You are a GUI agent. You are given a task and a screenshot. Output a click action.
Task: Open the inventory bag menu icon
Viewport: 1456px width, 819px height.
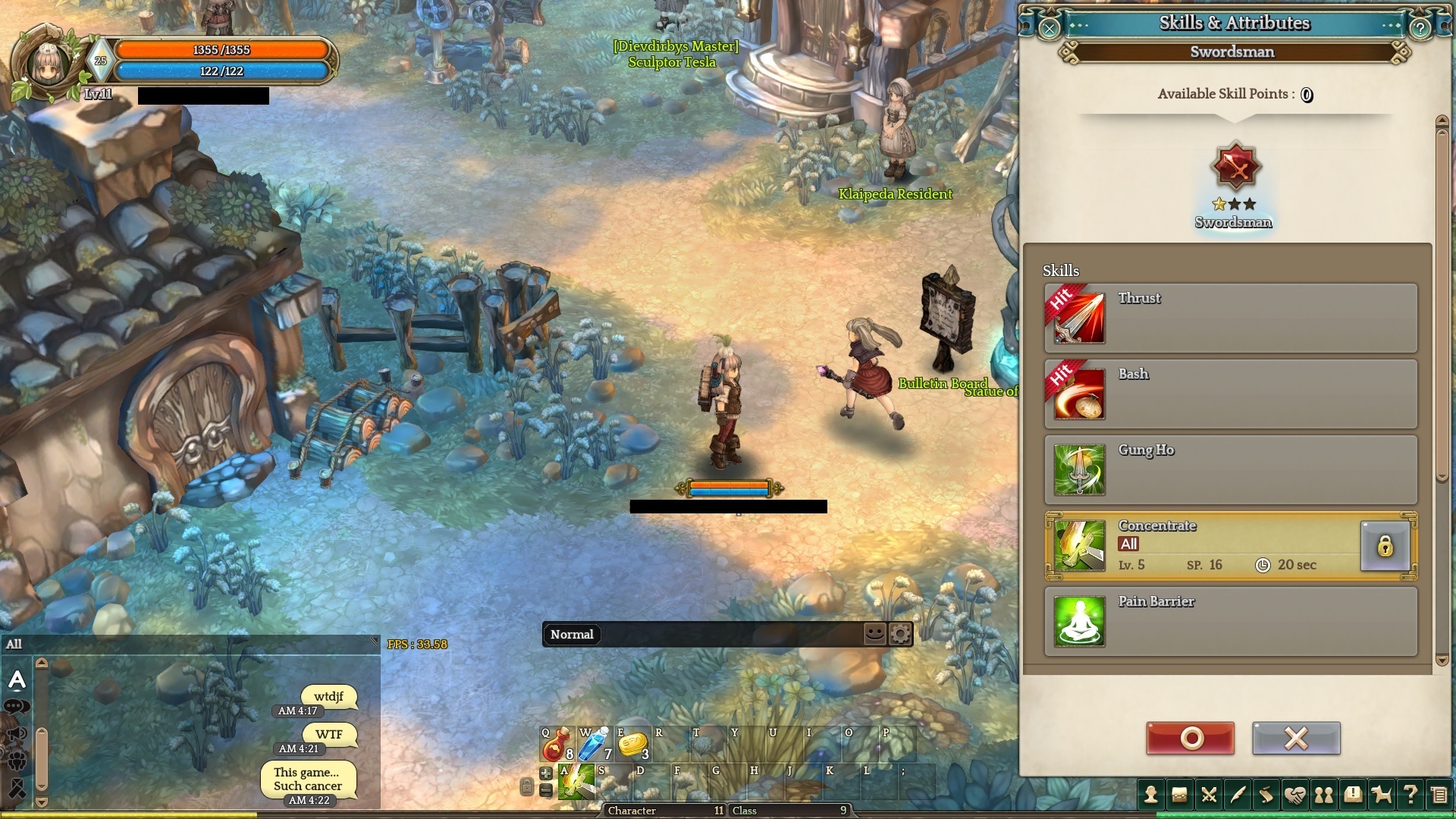(1179, 795)
